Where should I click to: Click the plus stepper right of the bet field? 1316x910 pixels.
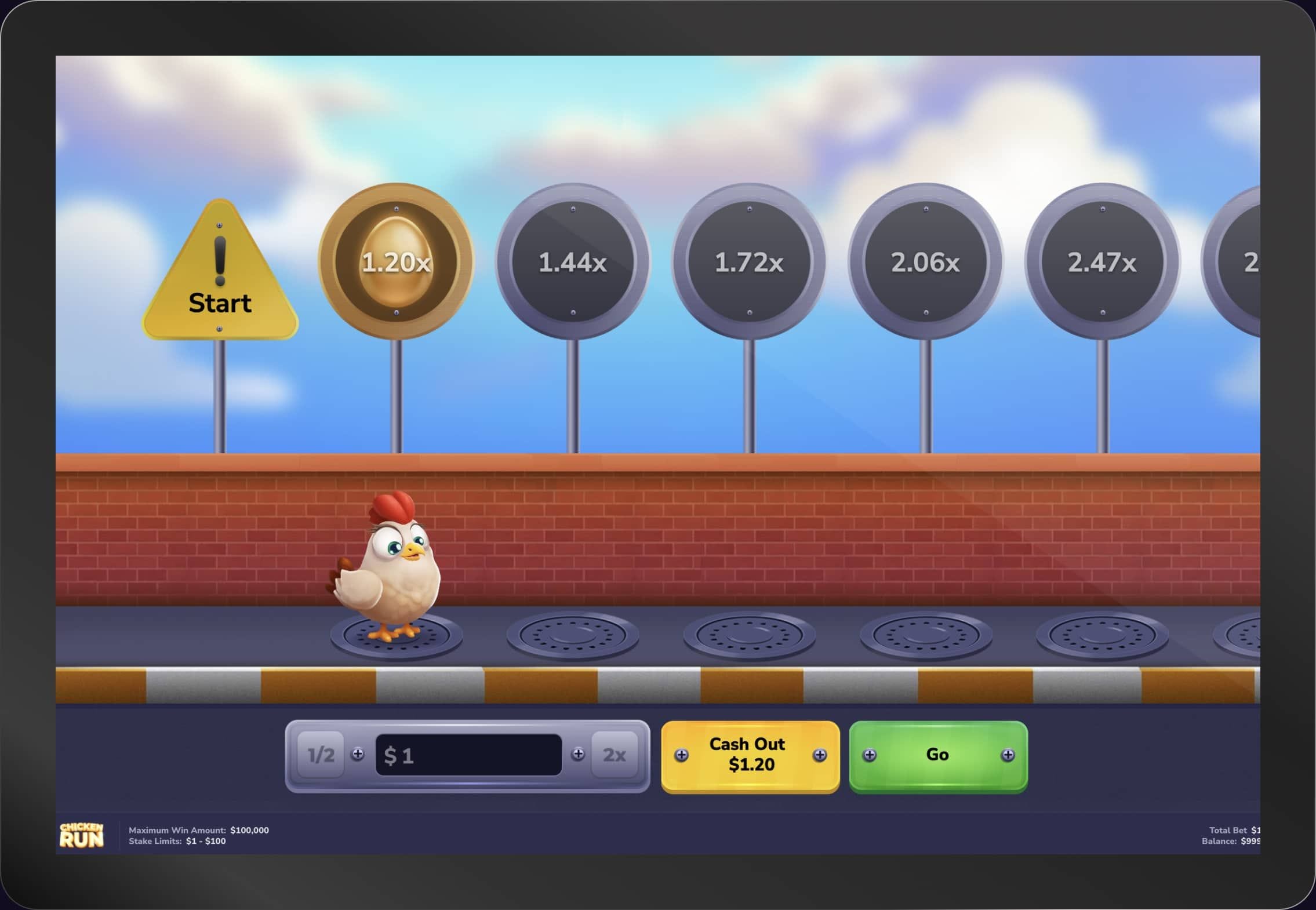[577, 755]
